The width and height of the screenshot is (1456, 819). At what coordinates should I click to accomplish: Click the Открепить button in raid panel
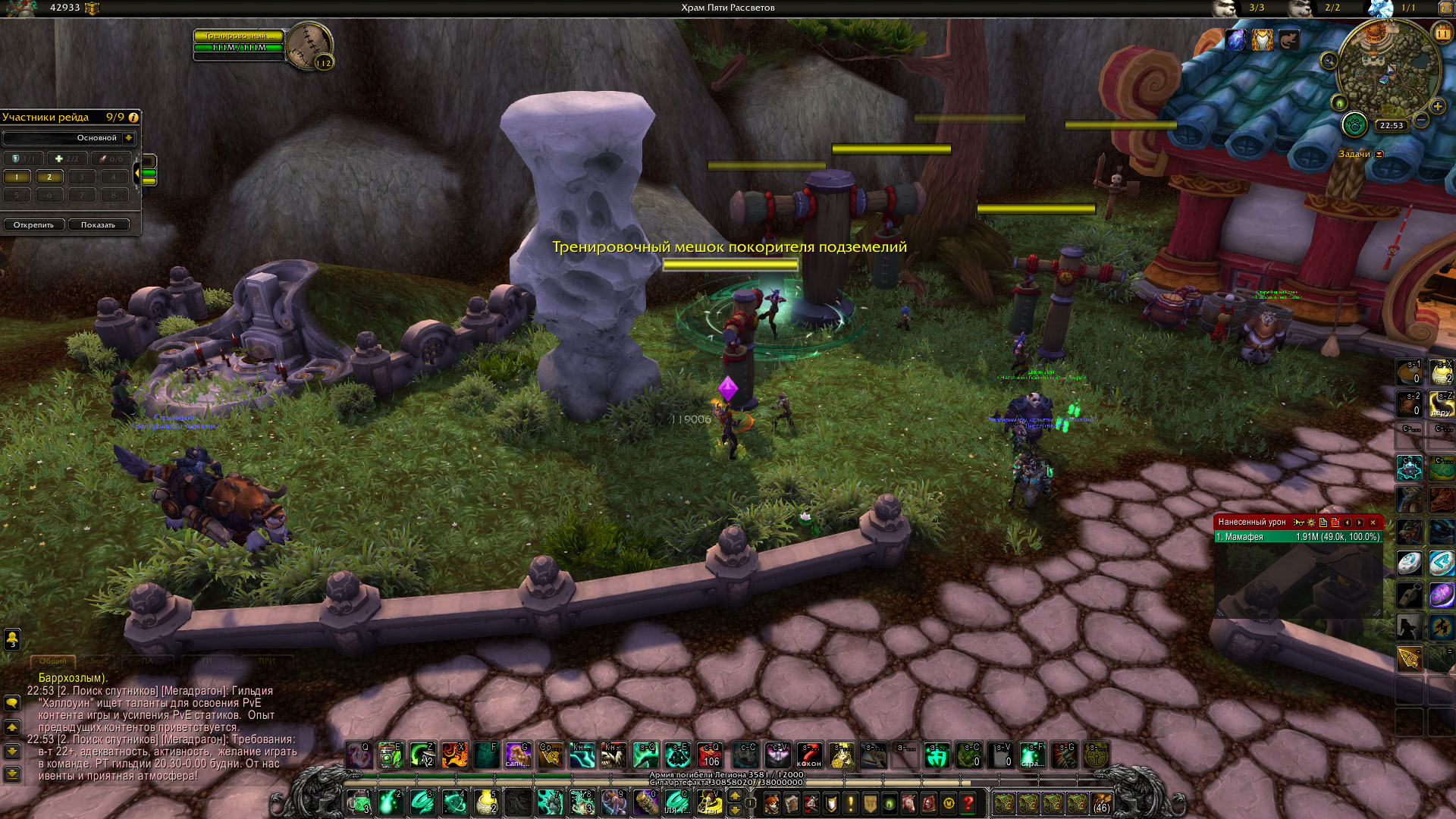pos(33,225)
